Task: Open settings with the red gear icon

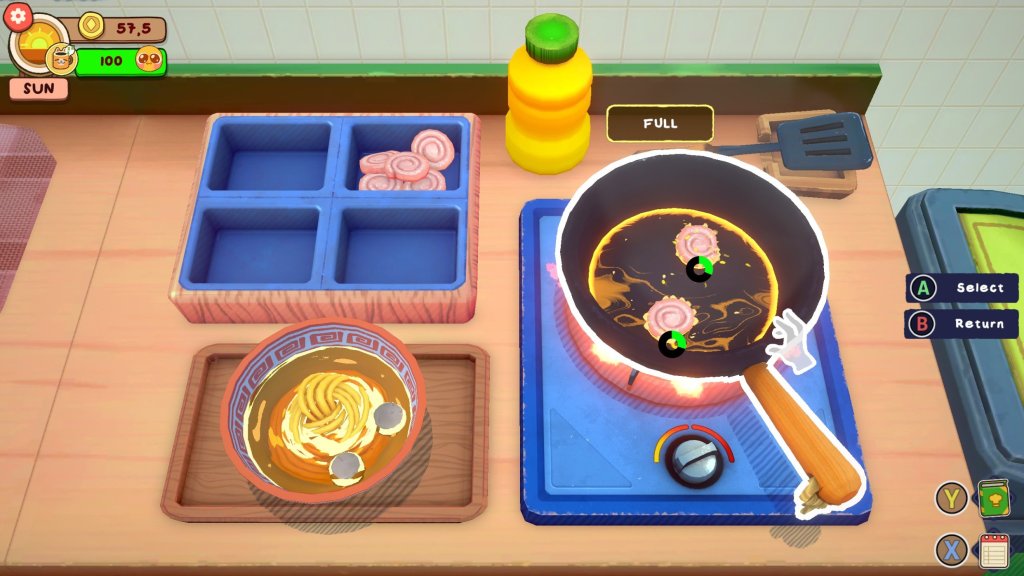Action: click(x=21, y=17)
